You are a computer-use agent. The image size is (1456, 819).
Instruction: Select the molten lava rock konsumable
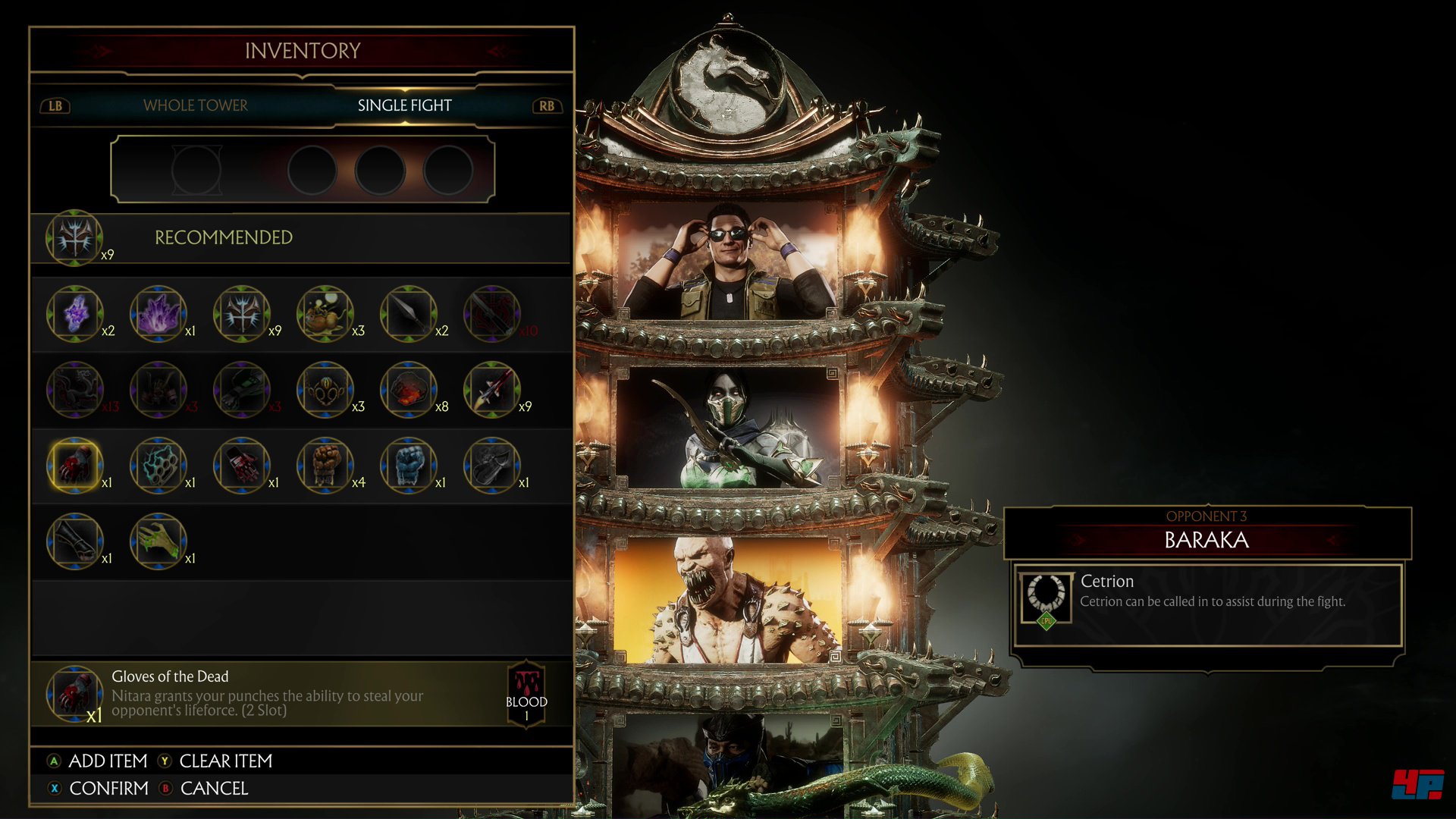coord(408,389)
